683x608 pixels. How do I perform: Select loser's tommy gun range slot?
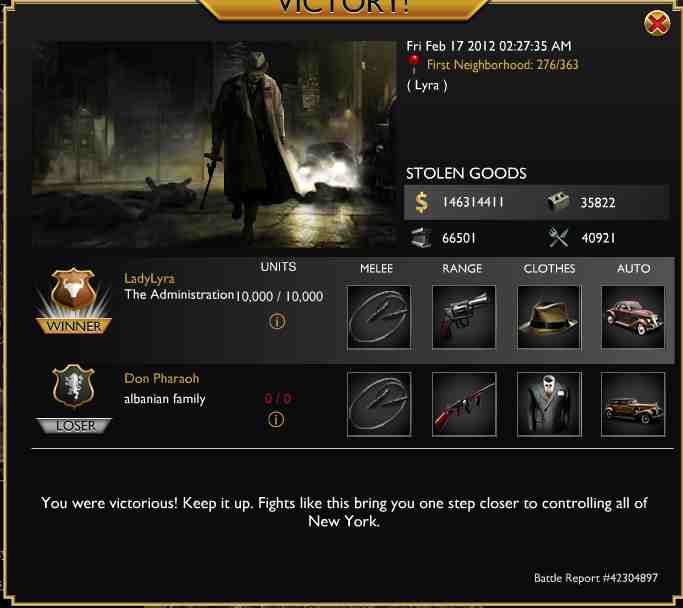463,404
